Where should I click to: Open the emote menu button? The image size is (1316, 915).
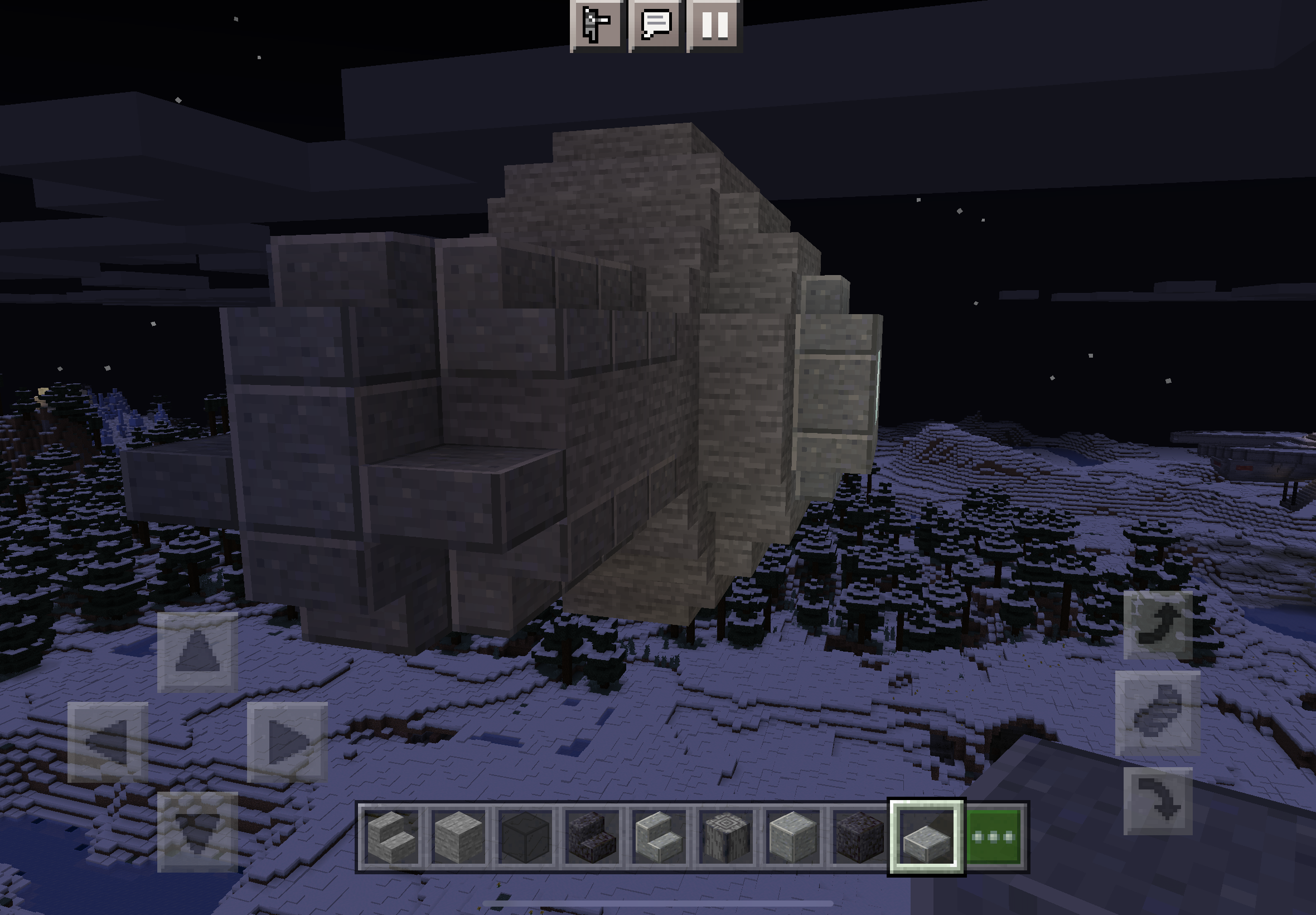[x=597, y=24]
